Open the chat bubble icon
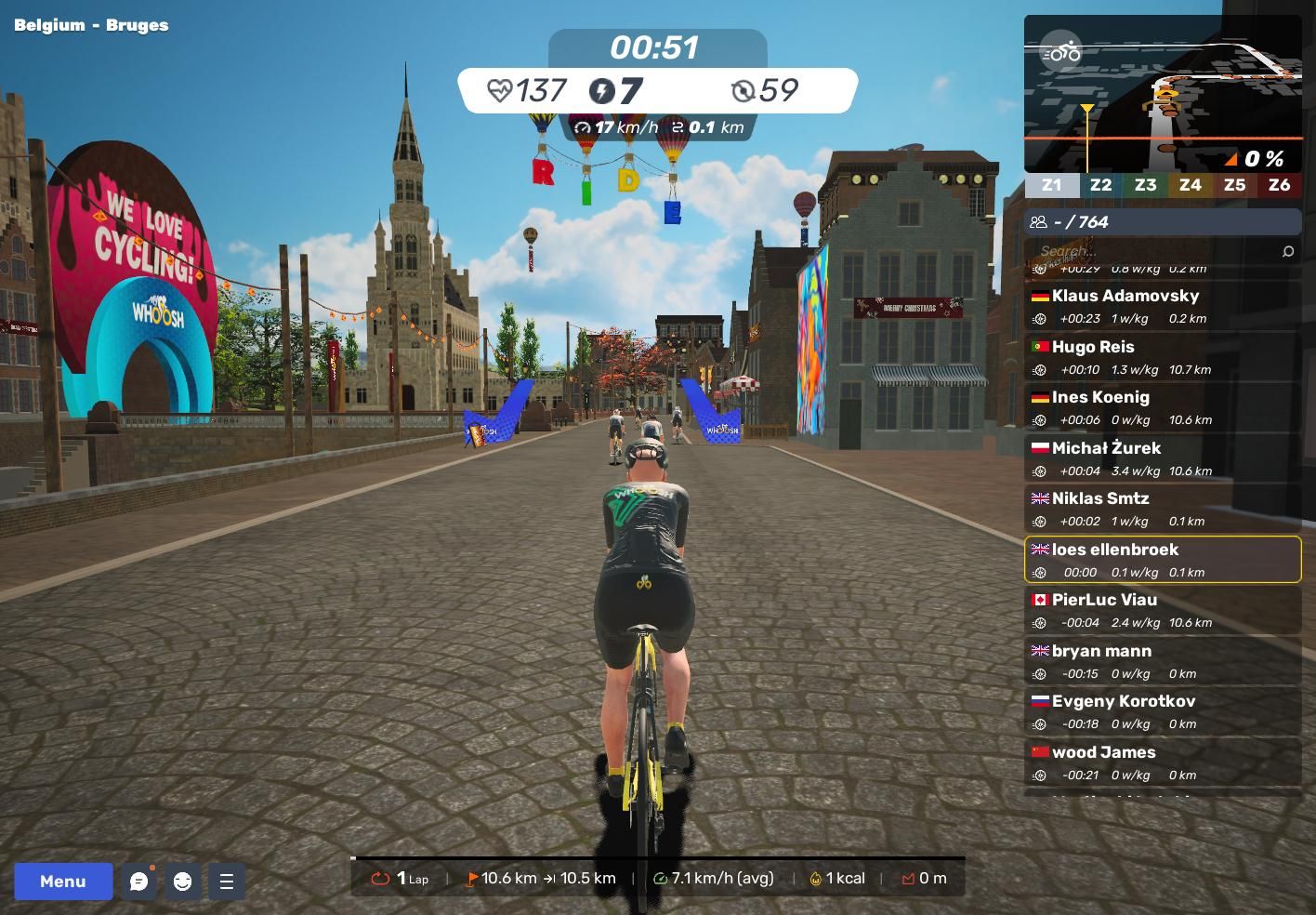Screen dimensions: 1316x915 [x=139, y=882]
